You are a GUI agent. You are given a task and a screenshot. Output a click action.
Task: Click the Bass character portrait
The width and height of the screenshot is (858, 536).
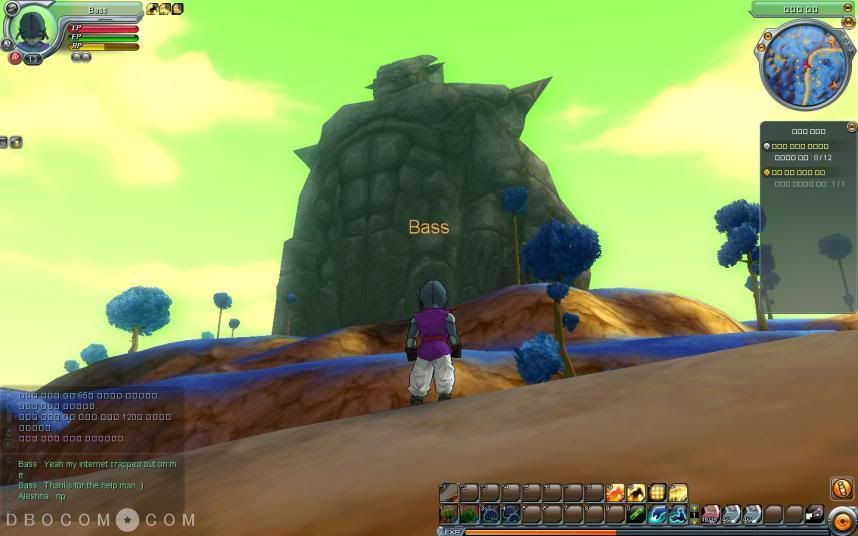(32, 30)
